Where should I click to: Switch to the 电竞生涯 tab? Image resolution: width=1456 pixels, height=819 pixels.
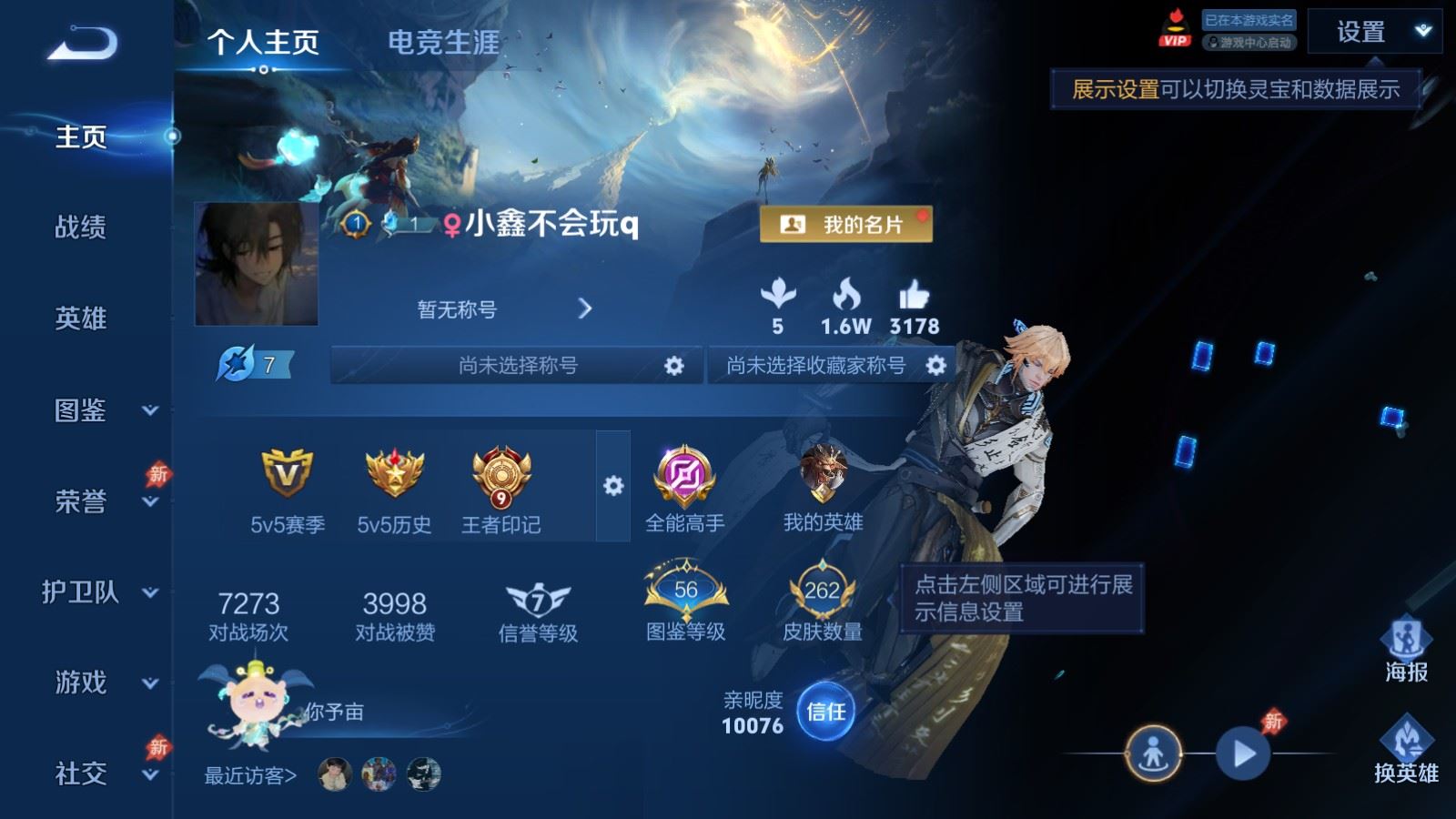click(443, 43)
